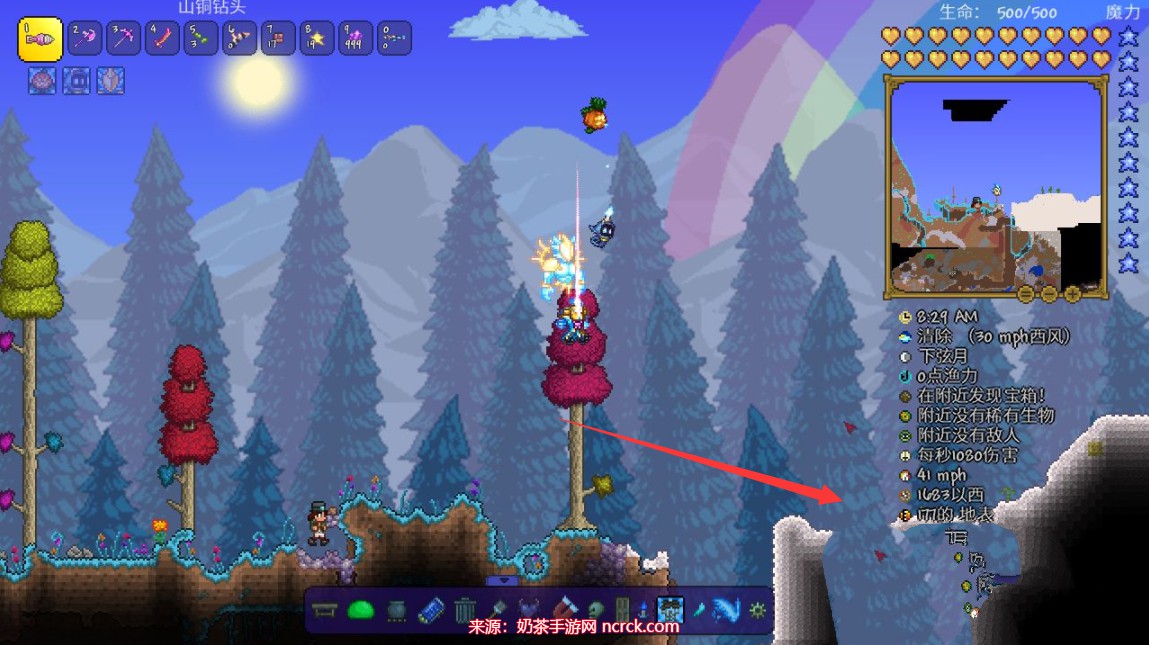Select the pickaxe in hotbar slot 3
Viewport: 1149px width, 645px height.
pyautogui.click(x=124, y=39)
